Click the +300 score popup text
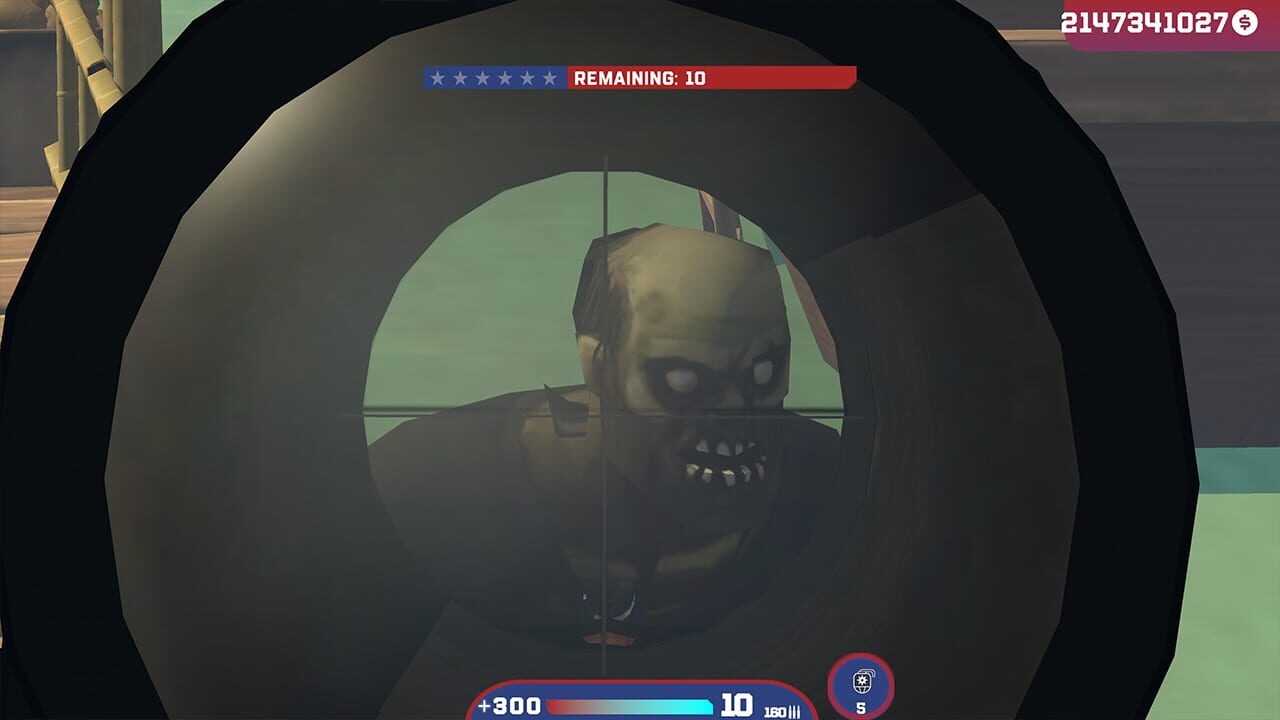The image size is (1280, 720). pos(508,703)
